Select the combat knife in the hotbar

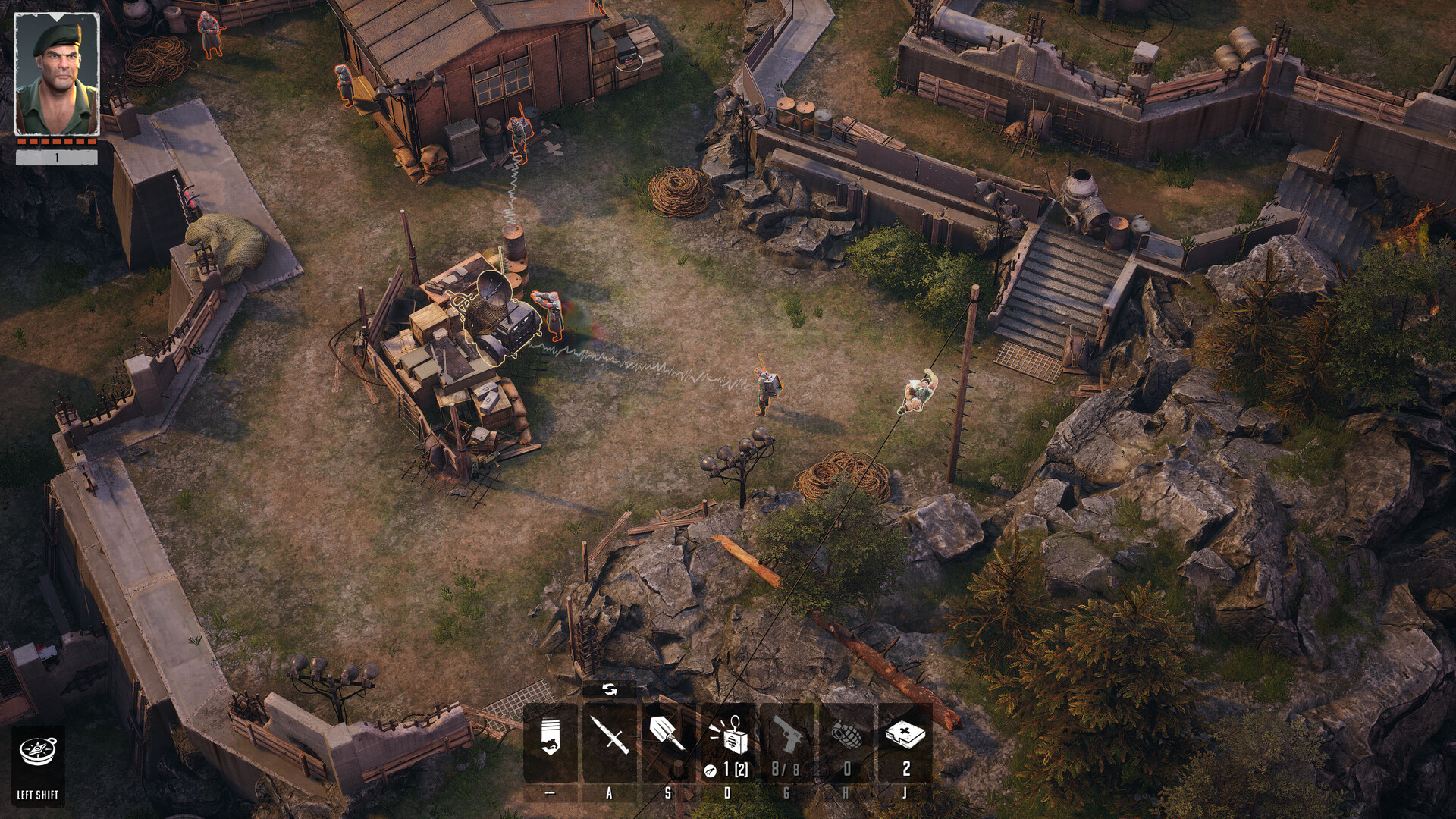[x=608, y=735]
